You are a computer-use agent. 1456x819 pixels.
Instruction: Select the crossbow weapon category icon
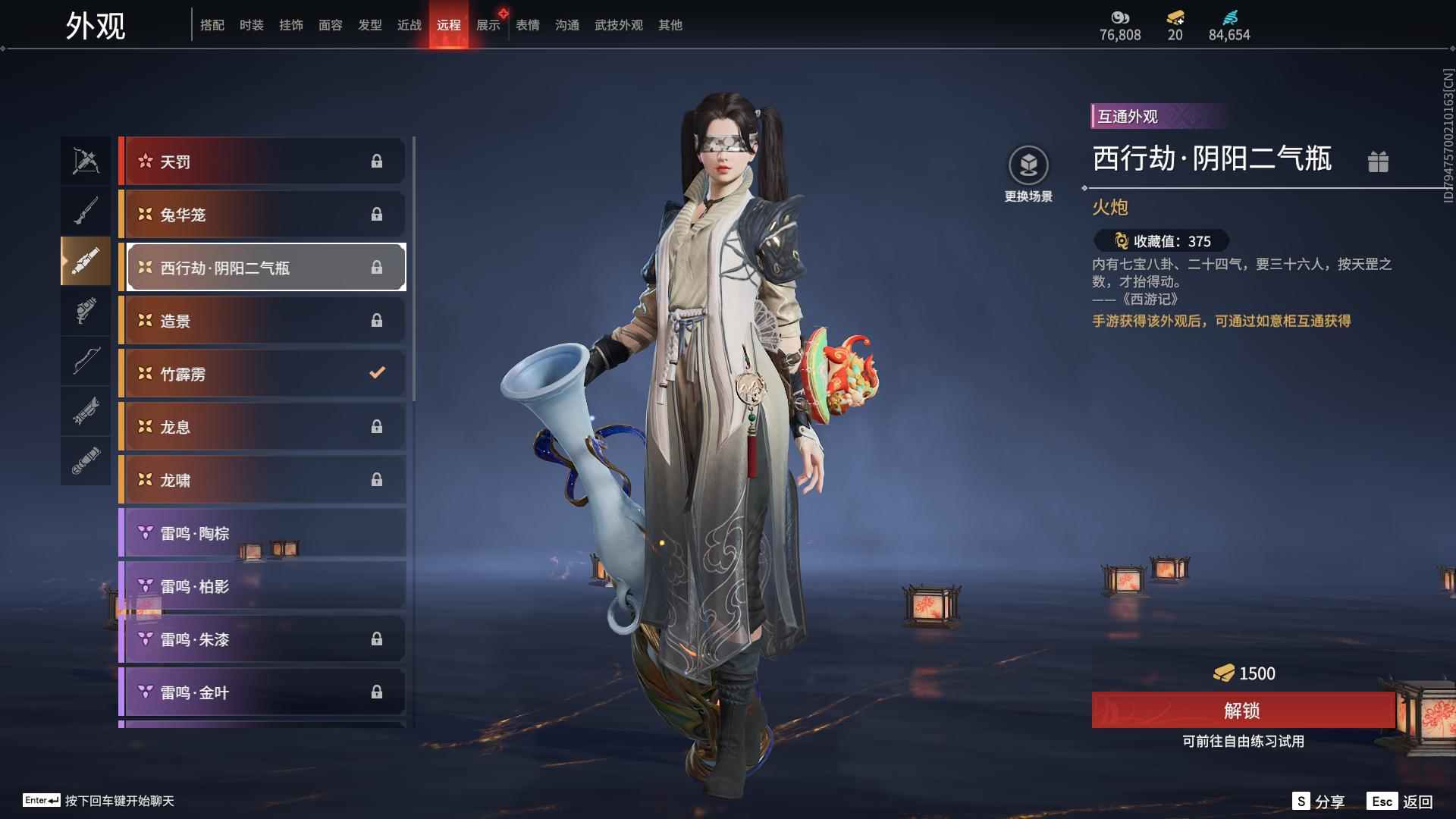[86, 160]
